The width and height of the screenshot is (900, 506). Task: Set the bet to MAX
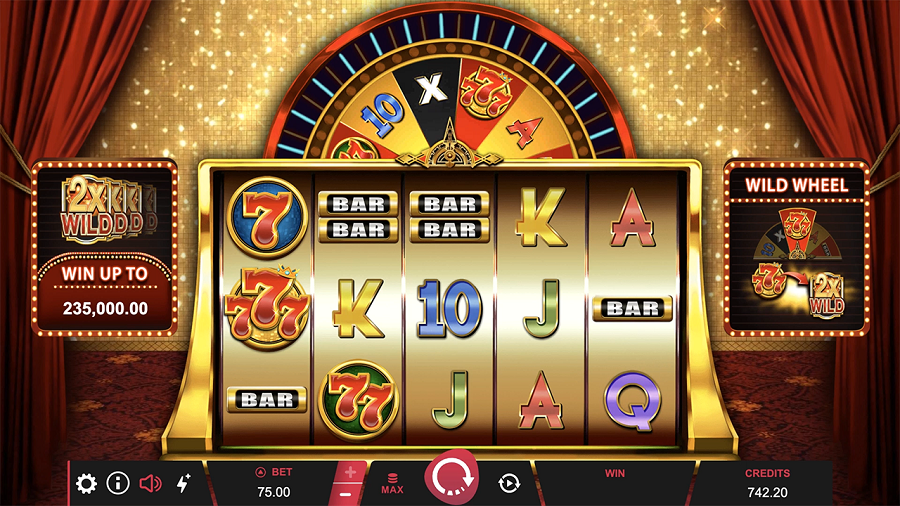tap(392, 484)
